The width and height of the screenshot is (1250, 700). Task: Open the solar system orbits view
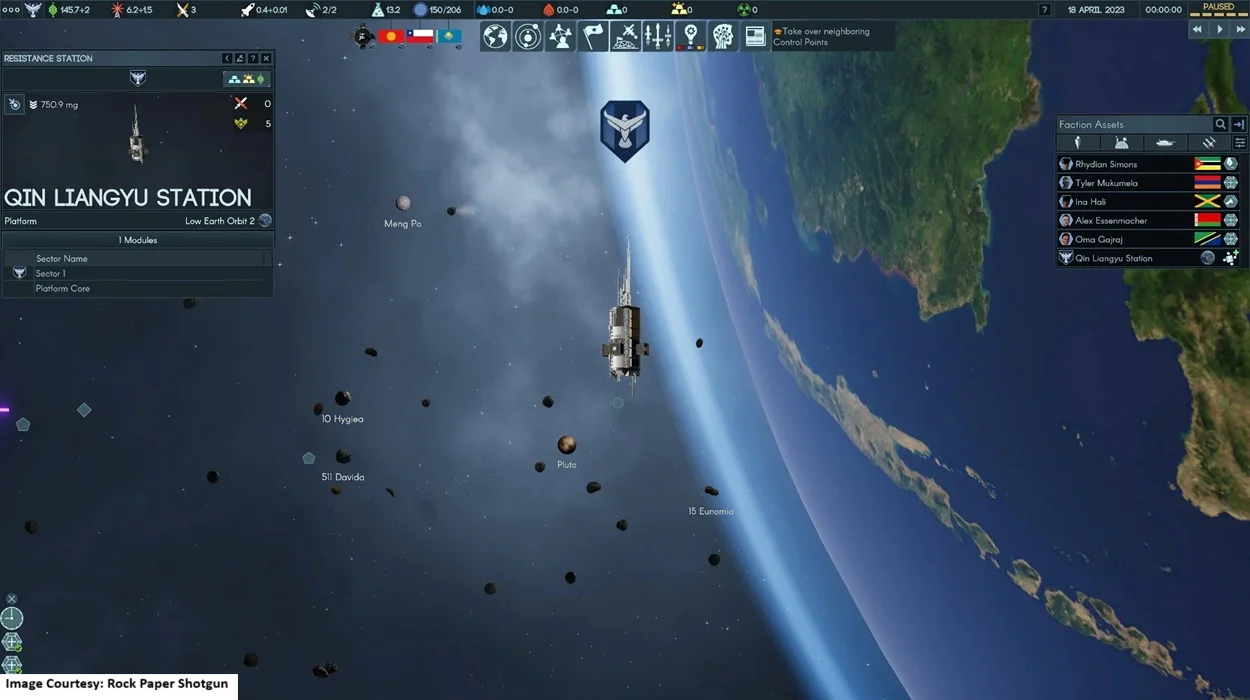[x=528, y=37]
